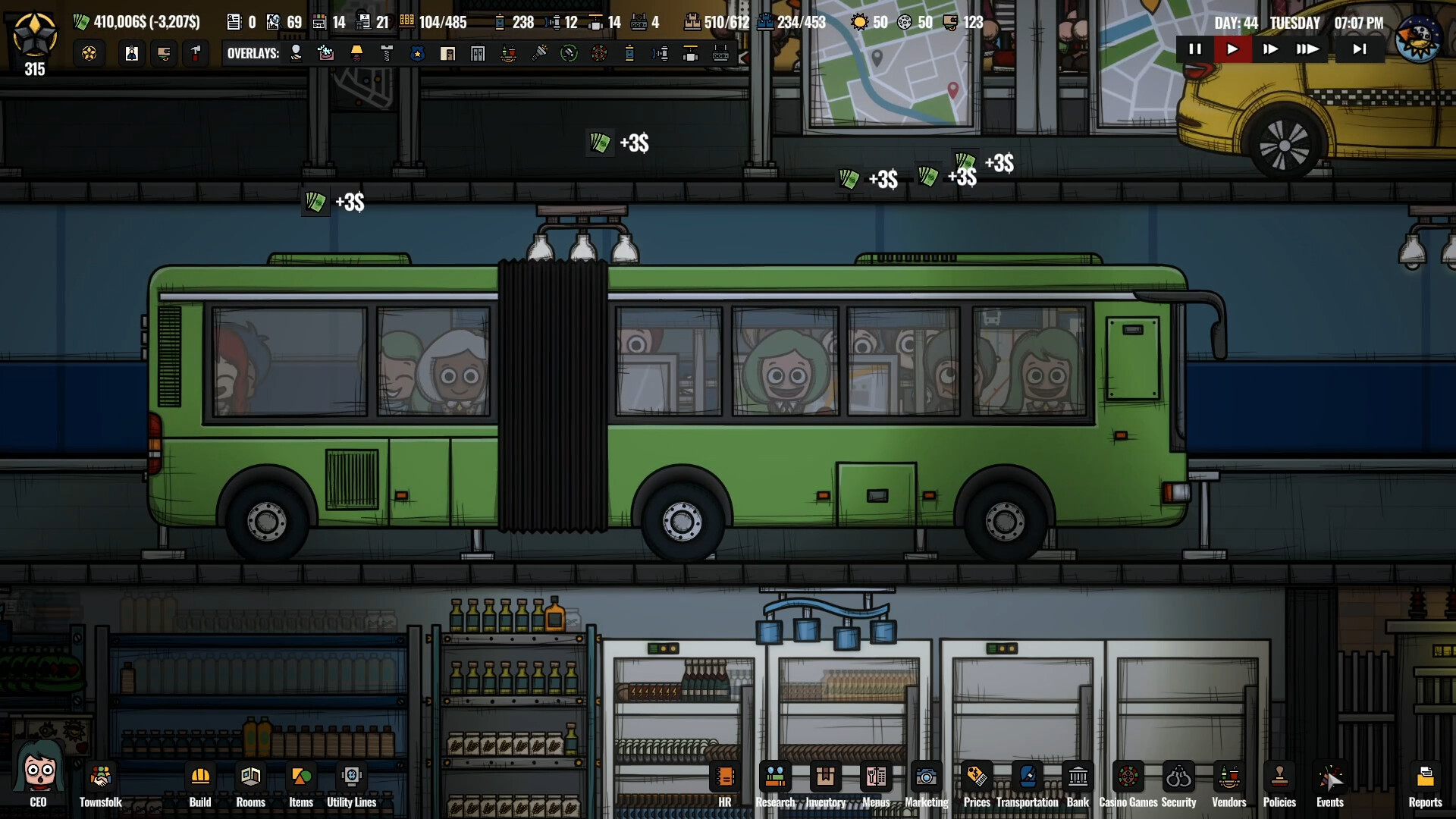Open the Items menu
Viewport: 1456px width, 819px height.
point(301,777)
